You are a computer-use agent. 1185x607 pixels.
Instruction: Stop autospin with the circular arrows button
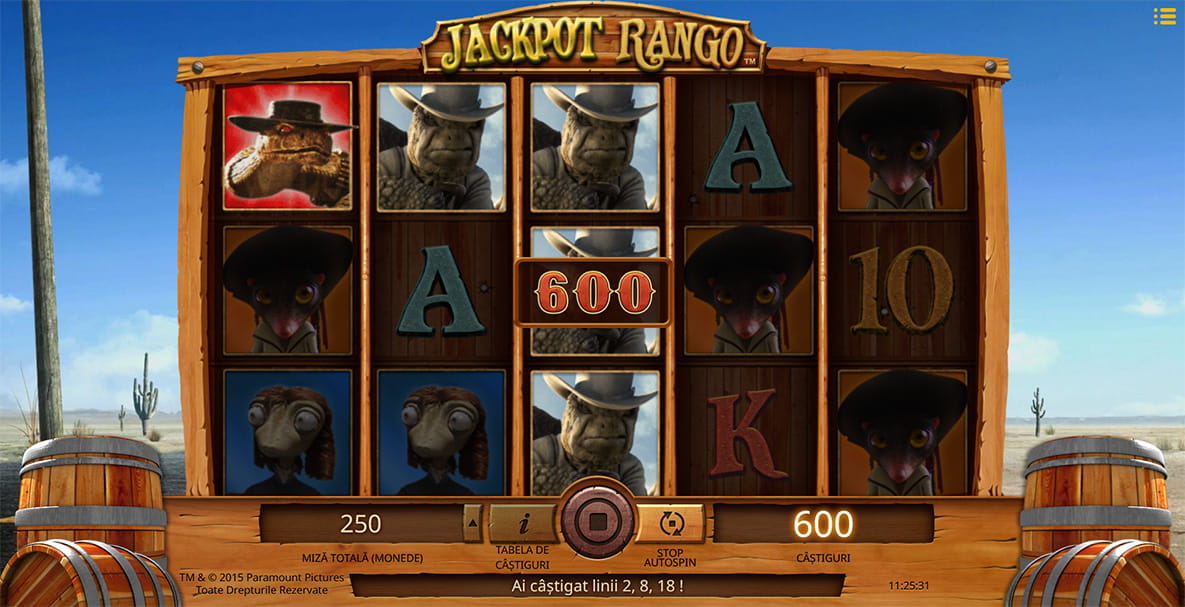click(672, 523)
